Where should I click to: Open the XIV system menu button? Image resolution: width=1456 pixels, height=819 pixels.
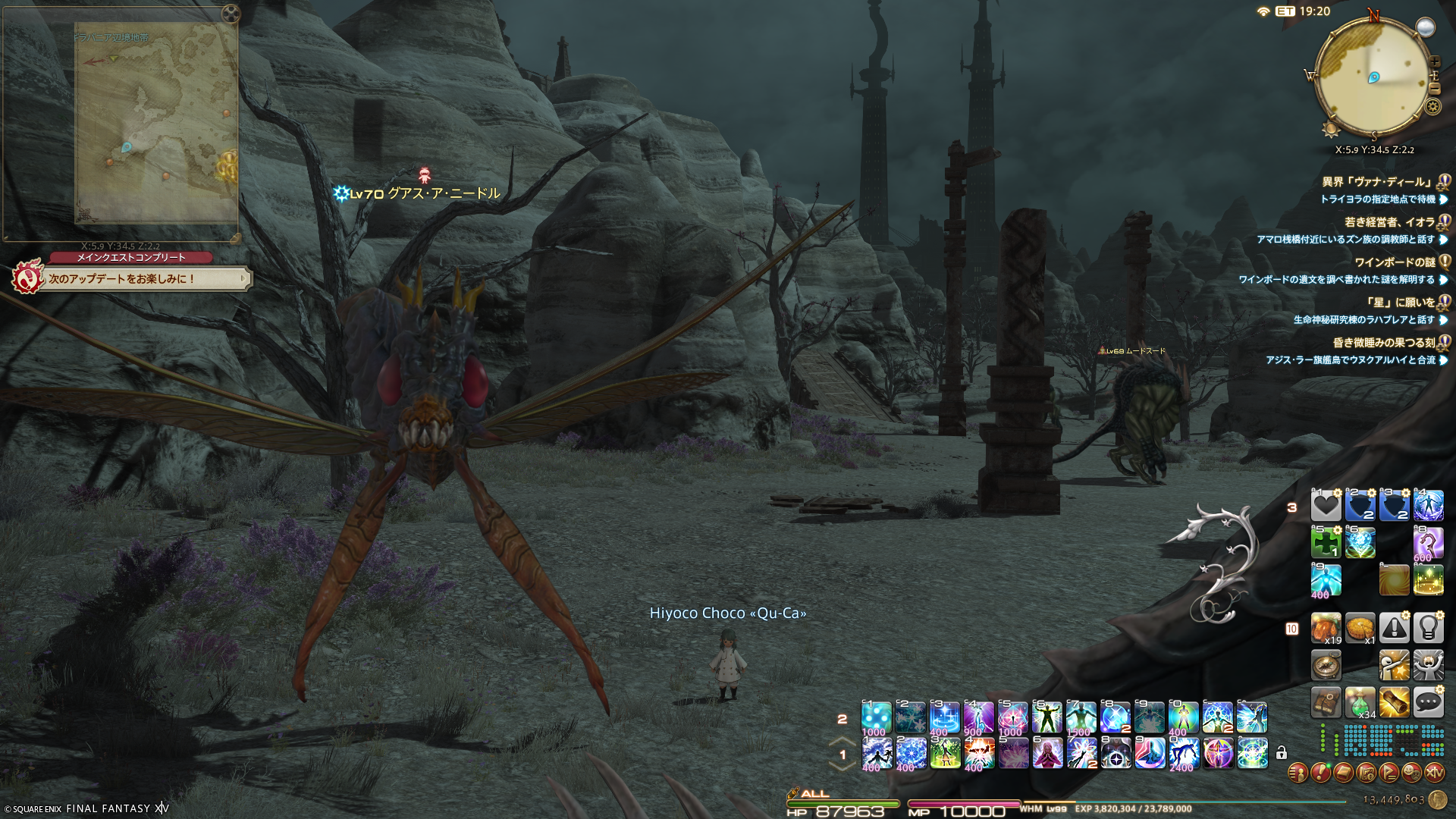pos(1434,773)
